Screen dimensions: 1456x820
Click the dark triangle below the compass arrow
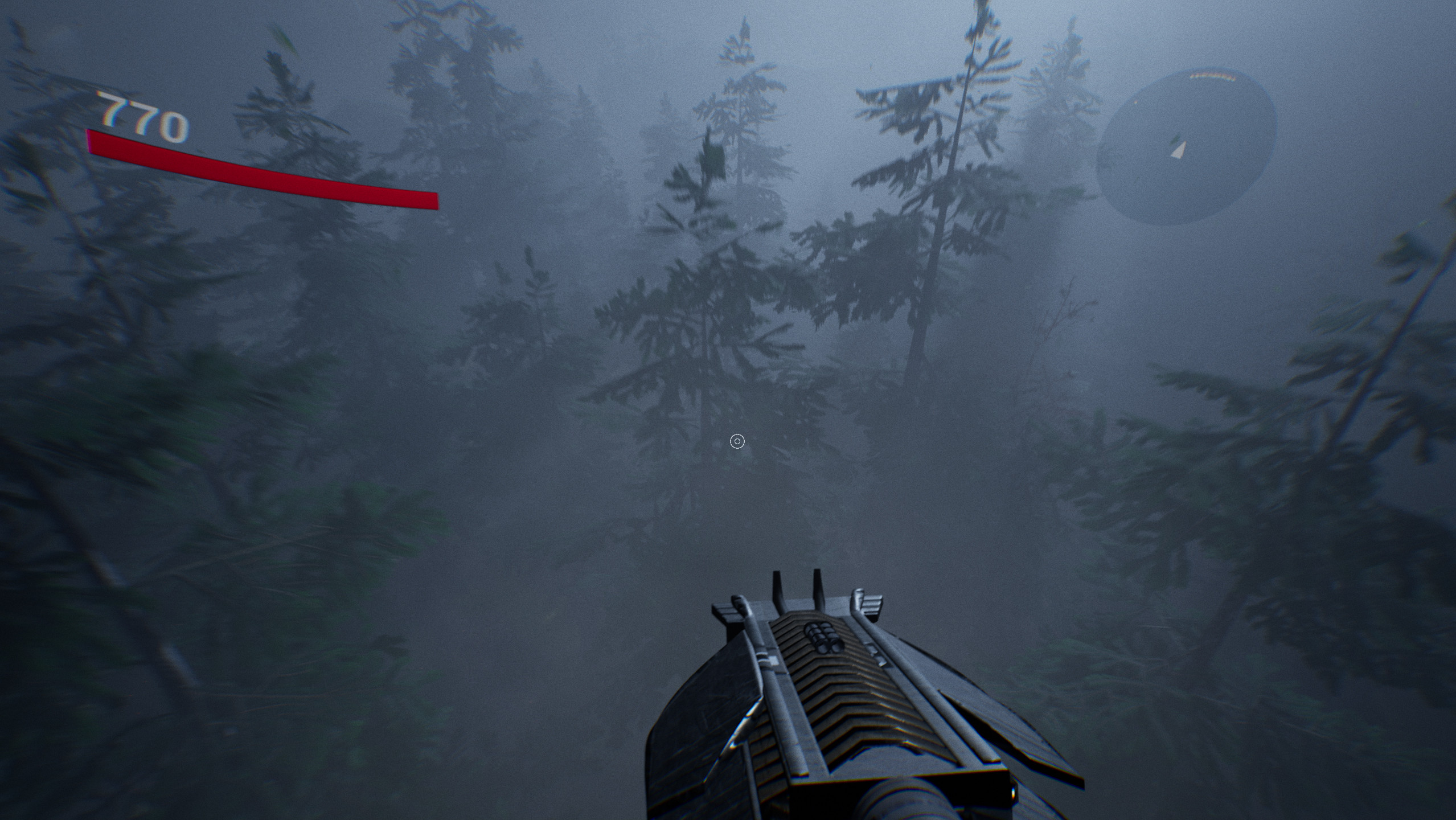point(1175,140)
